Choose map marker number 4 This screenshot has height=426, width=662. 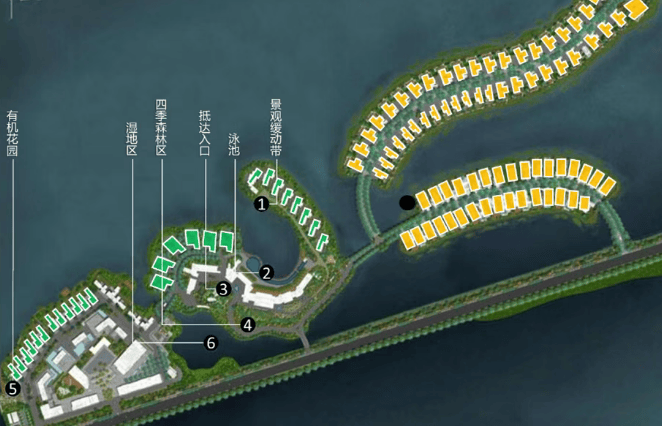pyautogui.click(x=247, y=324)
